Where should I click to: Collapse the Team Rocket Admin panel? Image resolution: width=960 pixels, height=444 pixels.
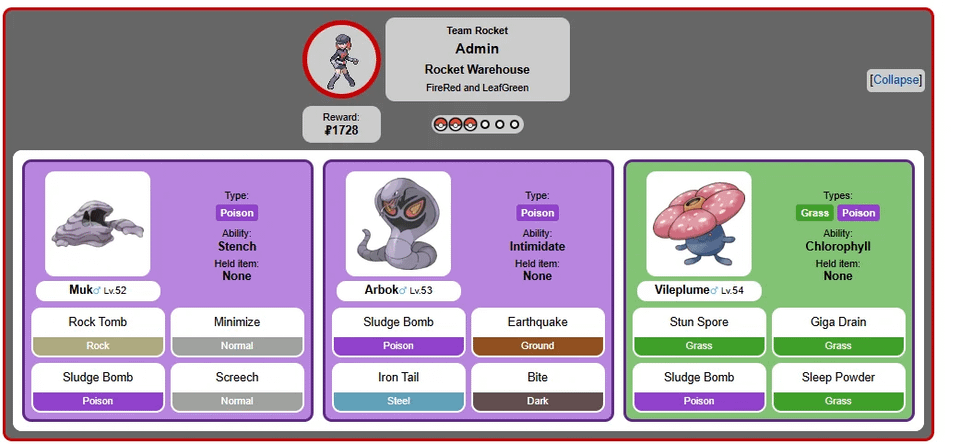[x=895, y=80]
